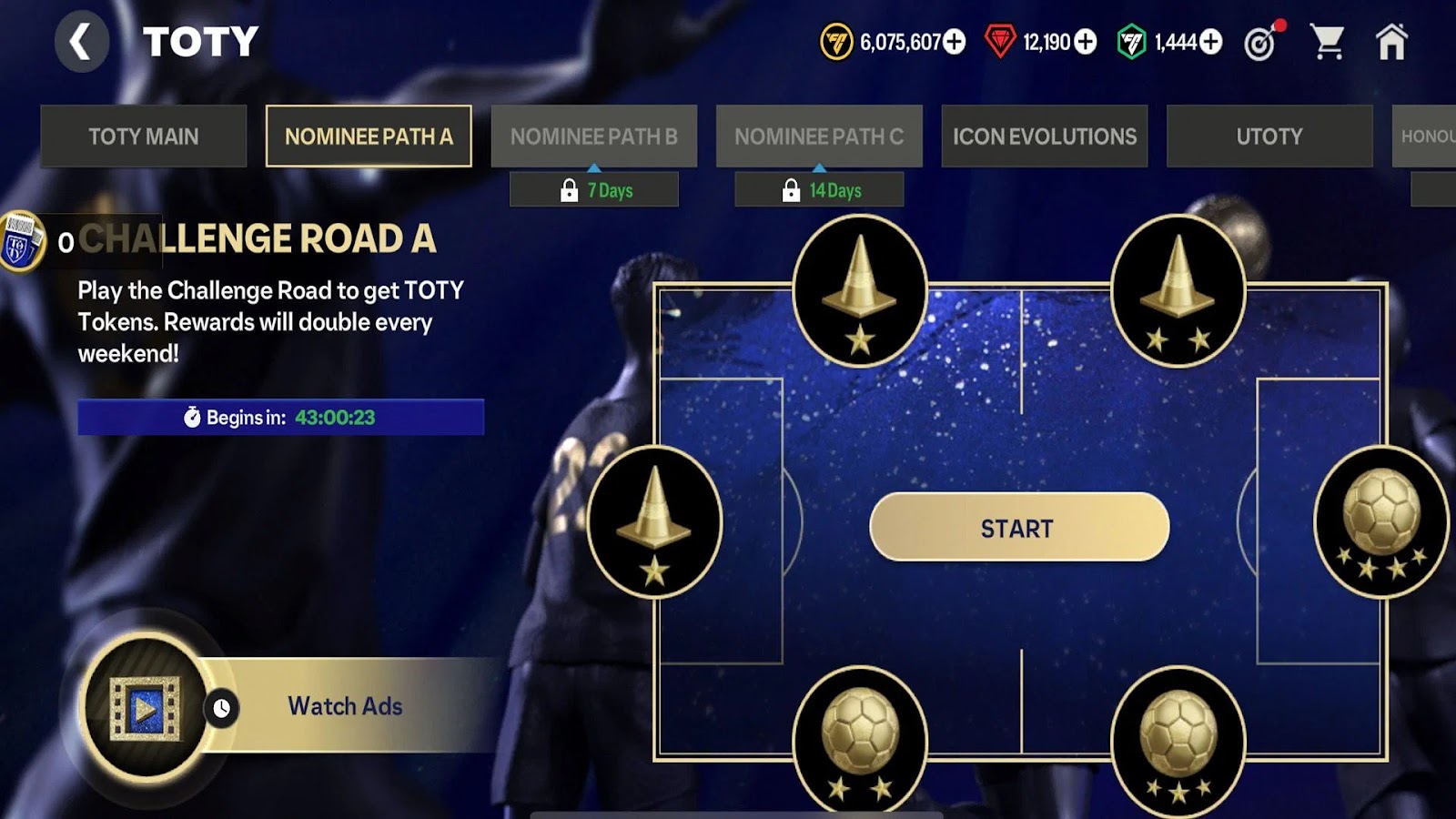The image size is (1456, 819).
Task: Expand the locked NOMINEE PATH B countdown
Action: point(593,190)
